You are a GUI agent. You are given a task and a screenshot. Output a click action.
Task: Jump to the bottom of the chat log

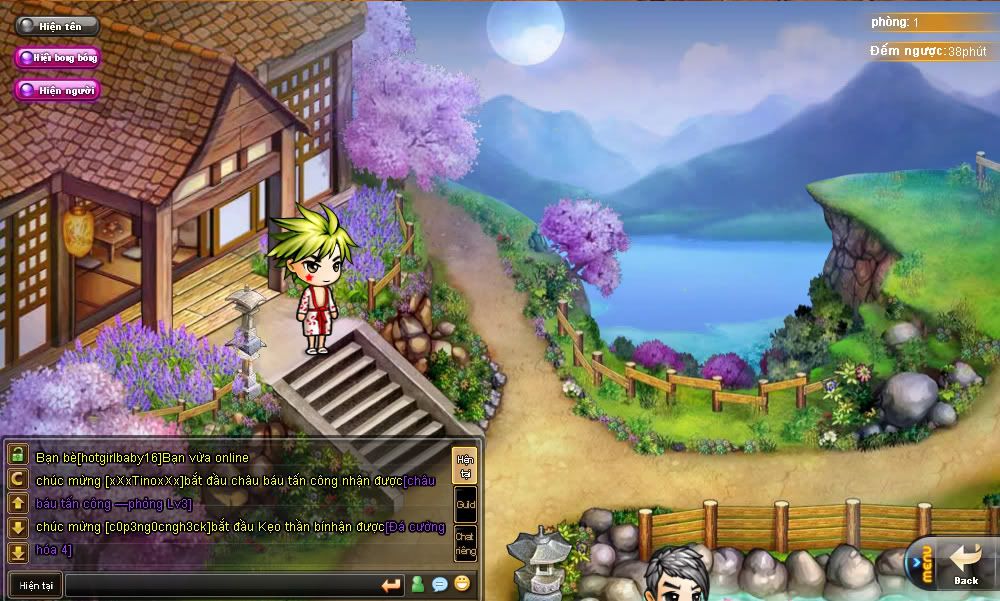18,551
